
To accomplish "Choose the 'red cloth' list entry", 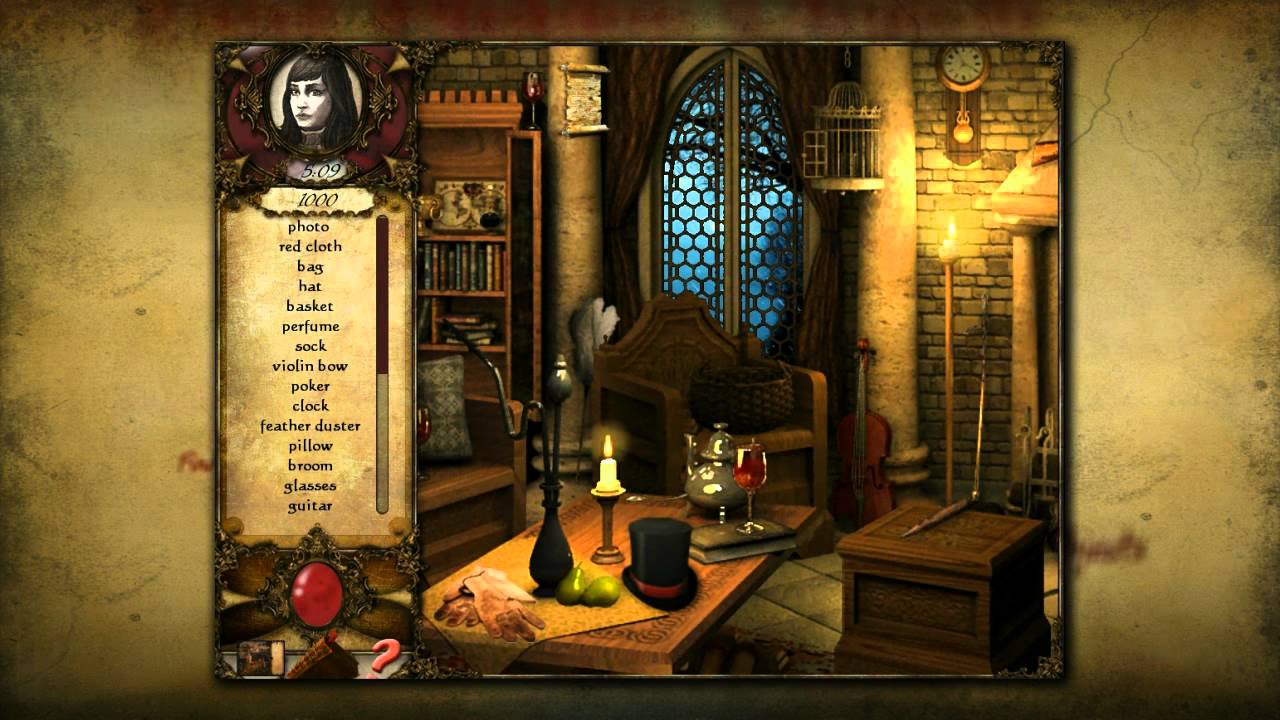I will [x=310, y=246].
